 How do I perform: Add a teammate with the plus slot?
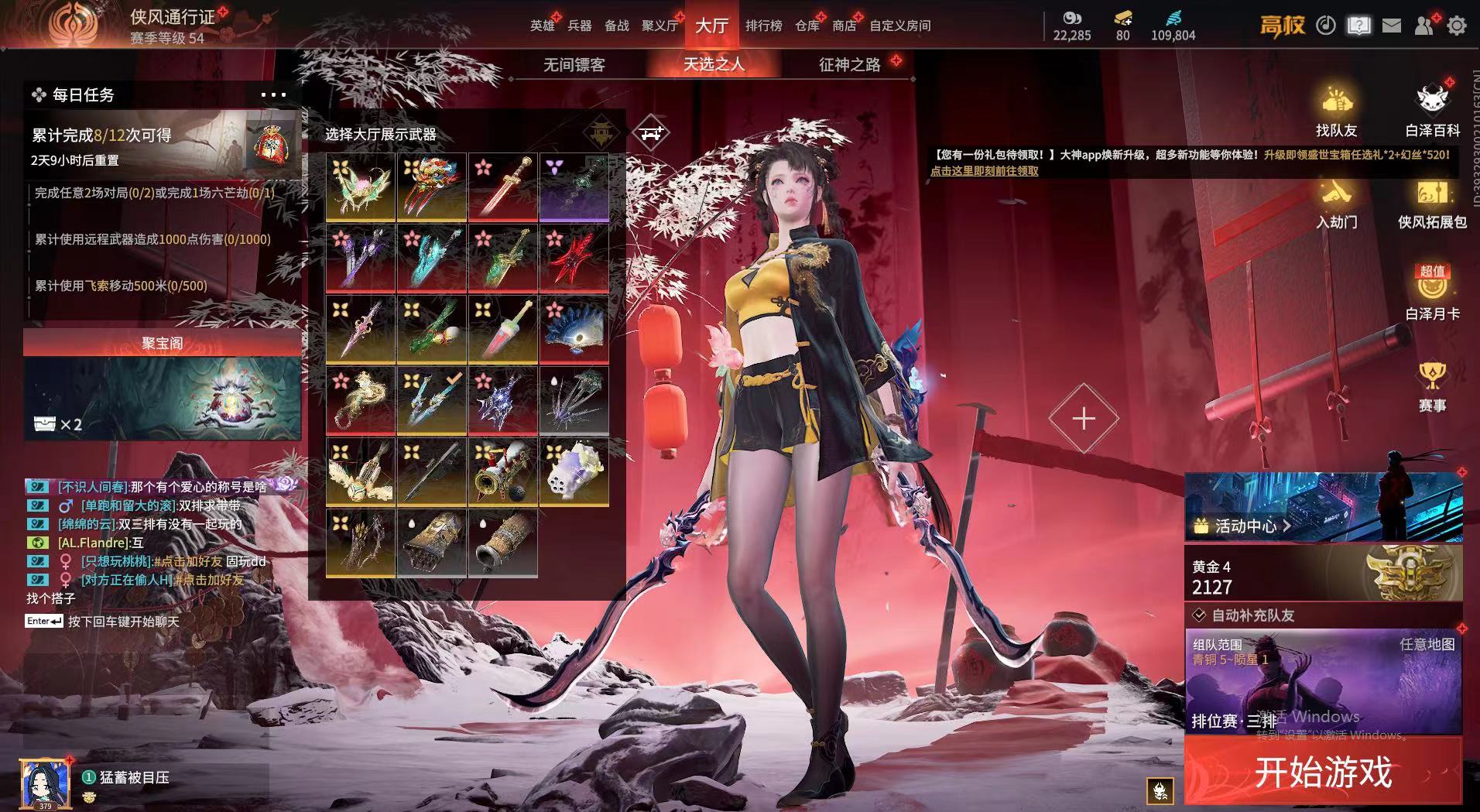1083,419
